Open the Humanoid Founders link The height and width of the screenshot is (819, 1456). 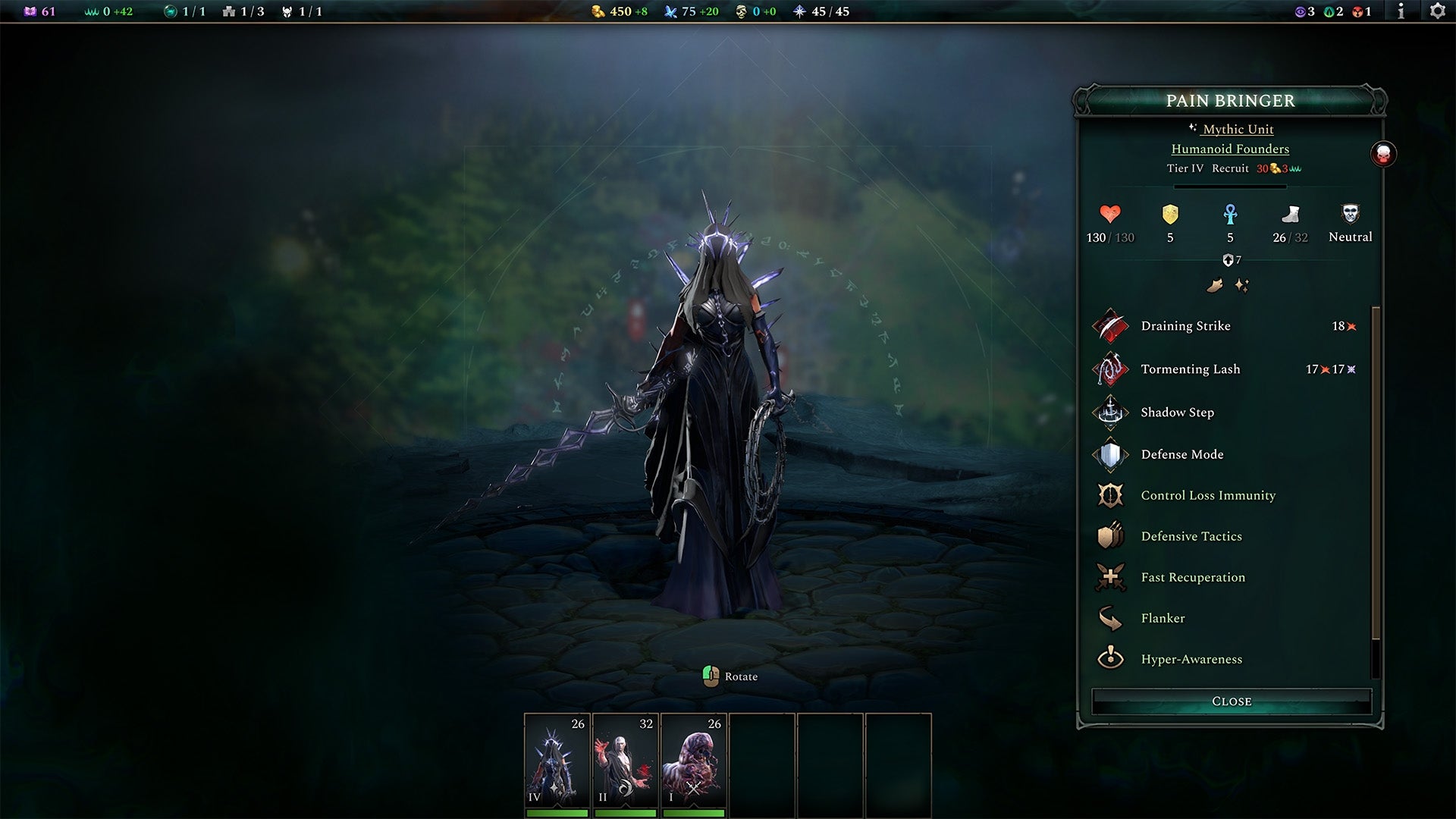click(1230, 149)
